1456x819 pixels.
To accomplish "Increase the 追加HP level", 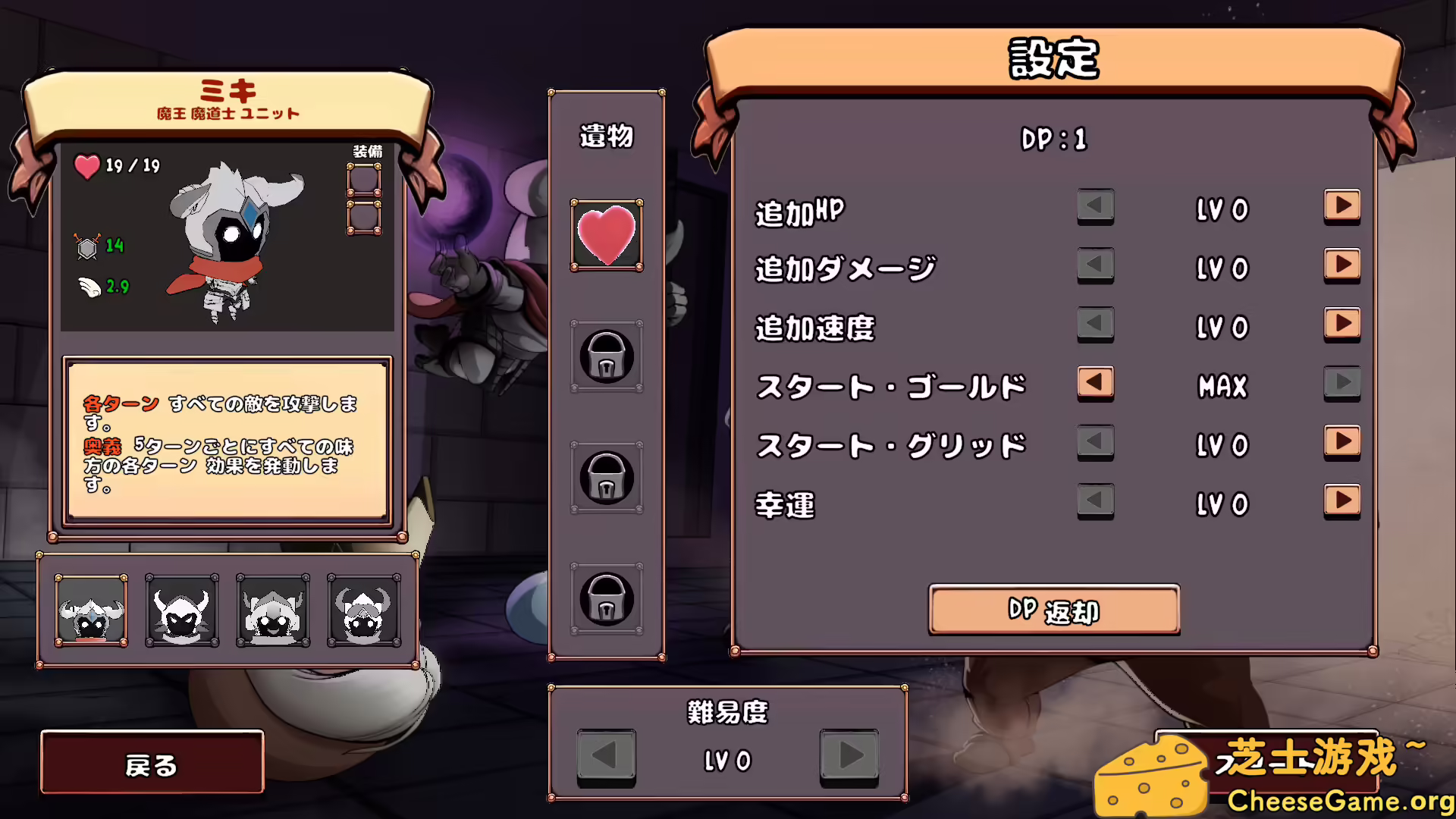I will coord(1341,207).
